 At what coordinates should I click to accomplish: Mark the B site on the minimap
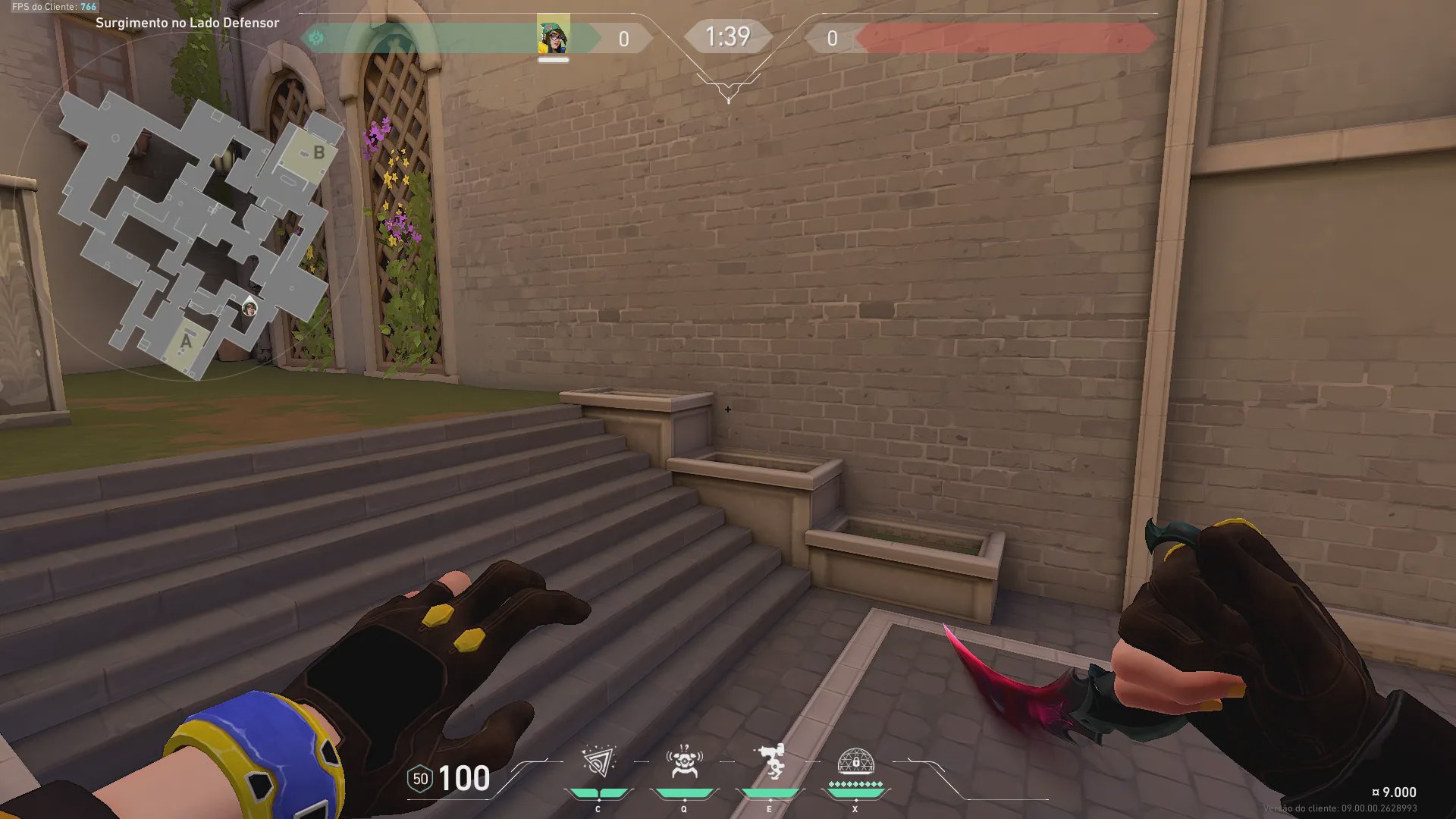[317, 153]
